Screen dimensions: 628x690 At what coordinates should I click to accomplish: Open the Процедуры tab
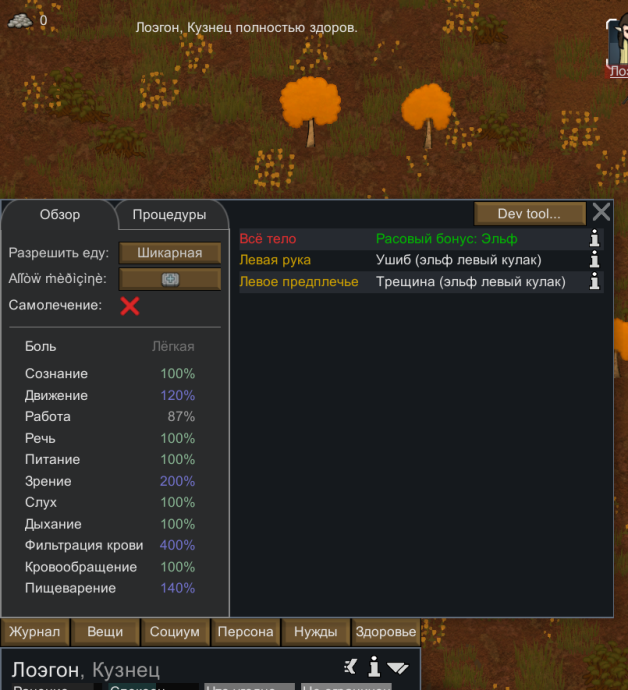point(169,215)
